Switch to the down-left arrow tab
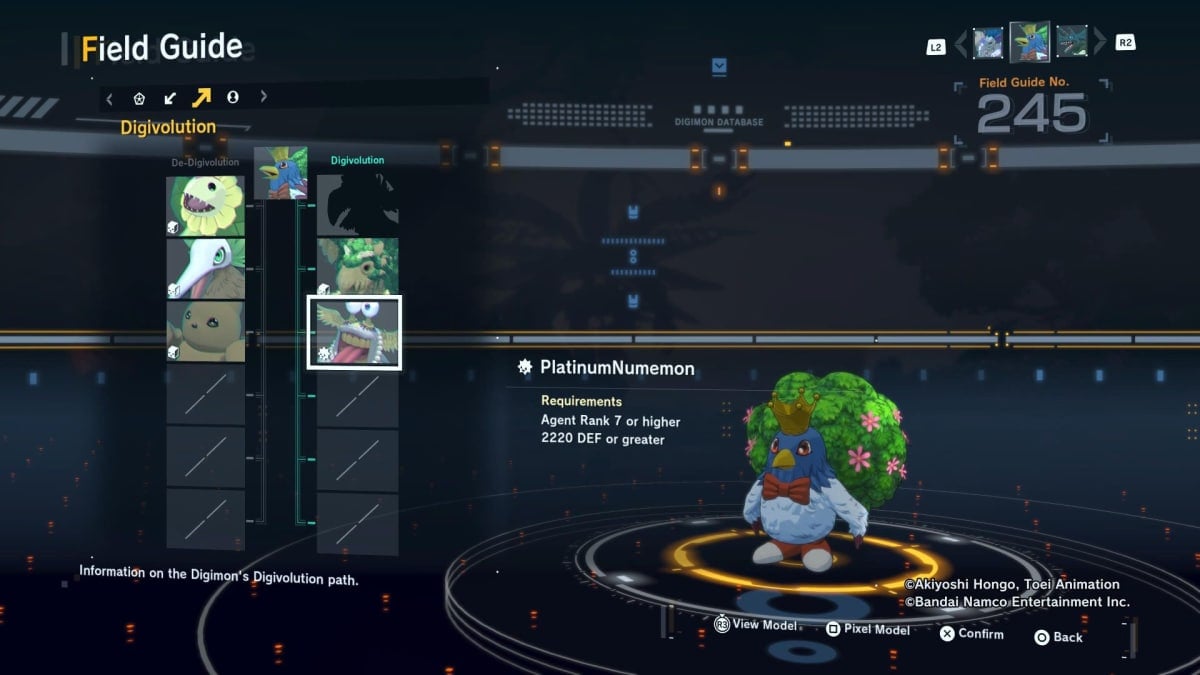1200x675 pixels. pos(170,97)
